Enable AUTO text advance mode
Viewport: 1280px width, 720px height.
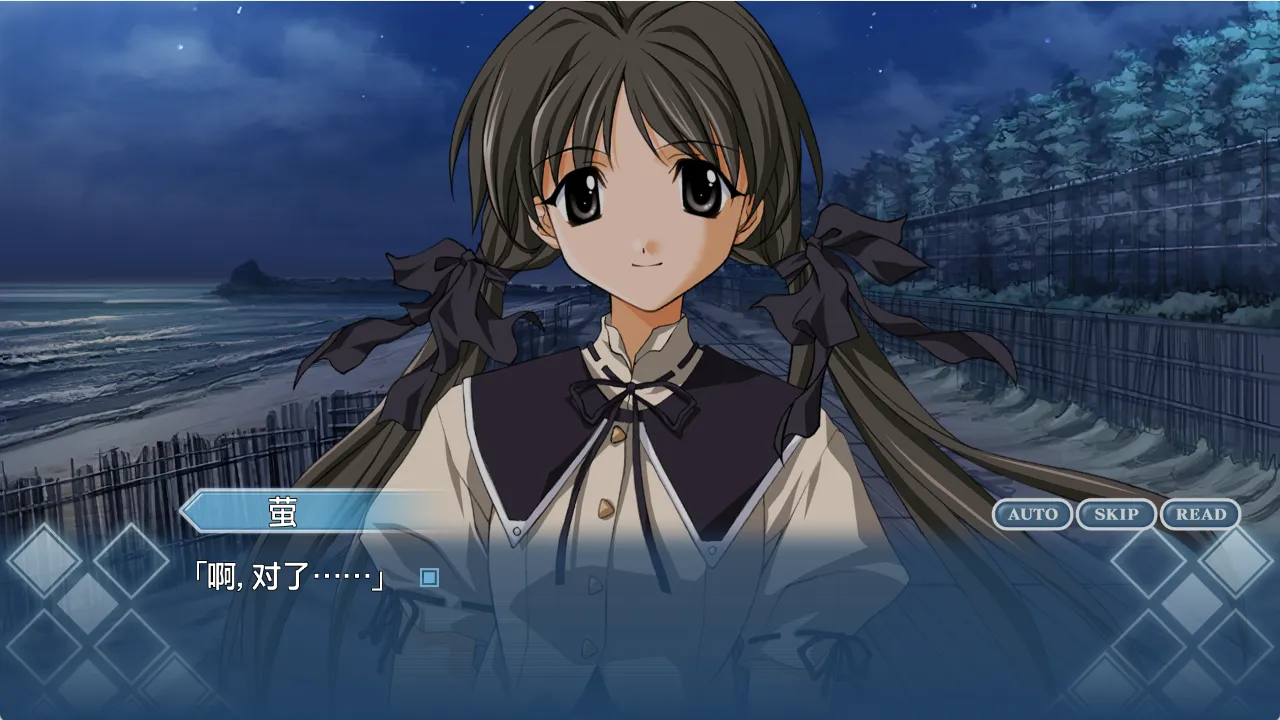pos(1032,514)
